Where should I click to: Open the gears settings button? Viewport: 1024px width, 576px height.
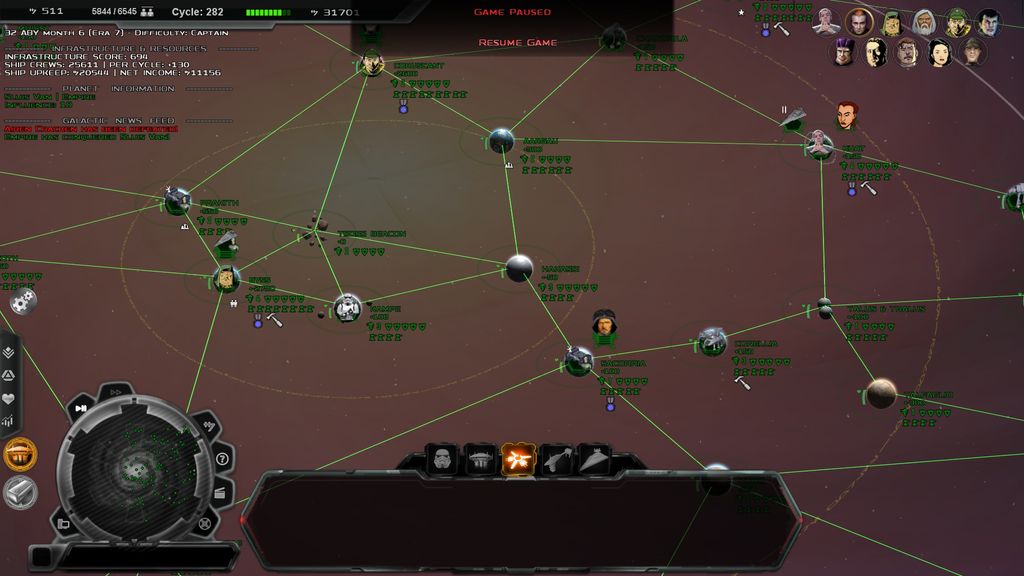click(x=24, y=300)
